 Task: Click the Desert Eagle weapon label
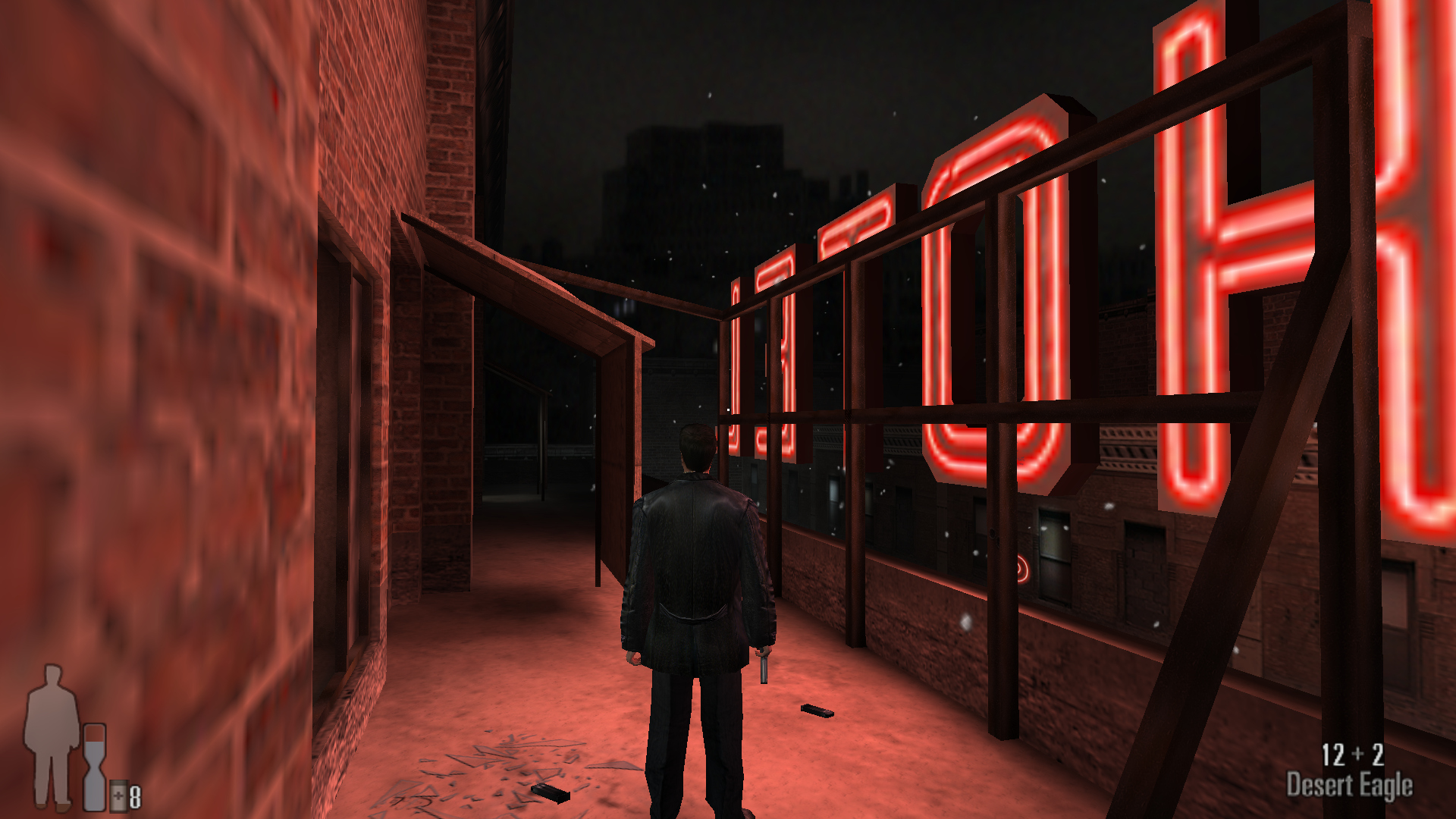(1349, 786)
